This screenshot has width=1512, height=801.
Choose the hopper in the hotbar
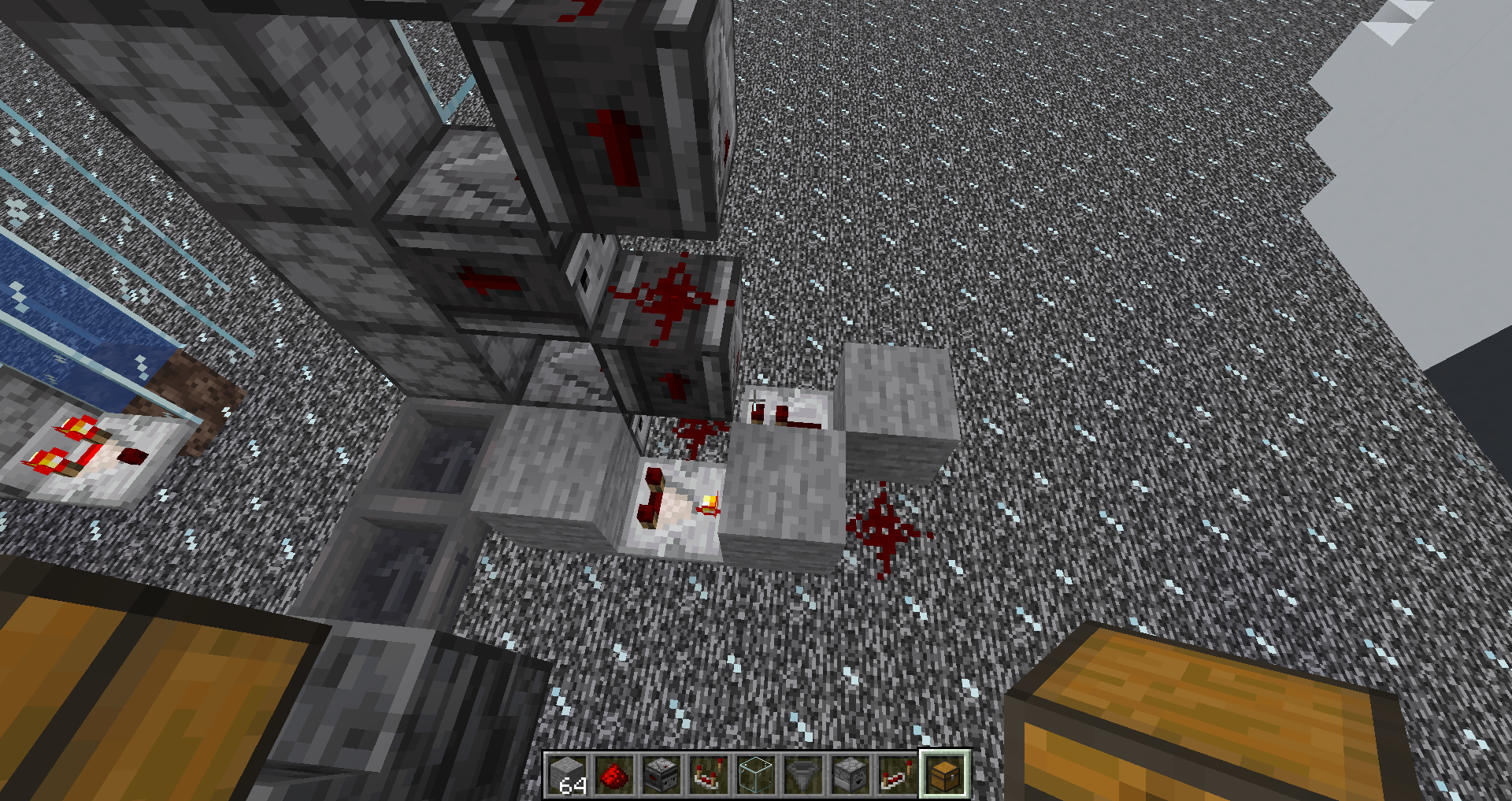pos(803,774)
